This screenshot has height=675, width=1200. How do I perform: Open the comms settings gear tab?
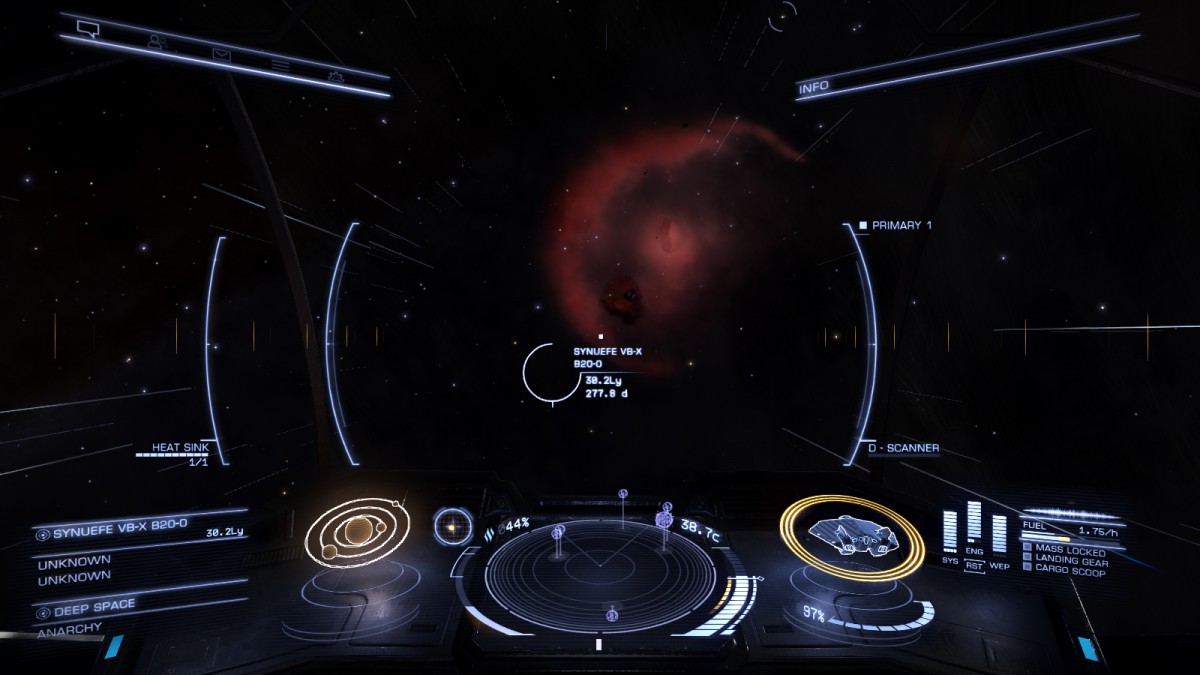(335, 76)
